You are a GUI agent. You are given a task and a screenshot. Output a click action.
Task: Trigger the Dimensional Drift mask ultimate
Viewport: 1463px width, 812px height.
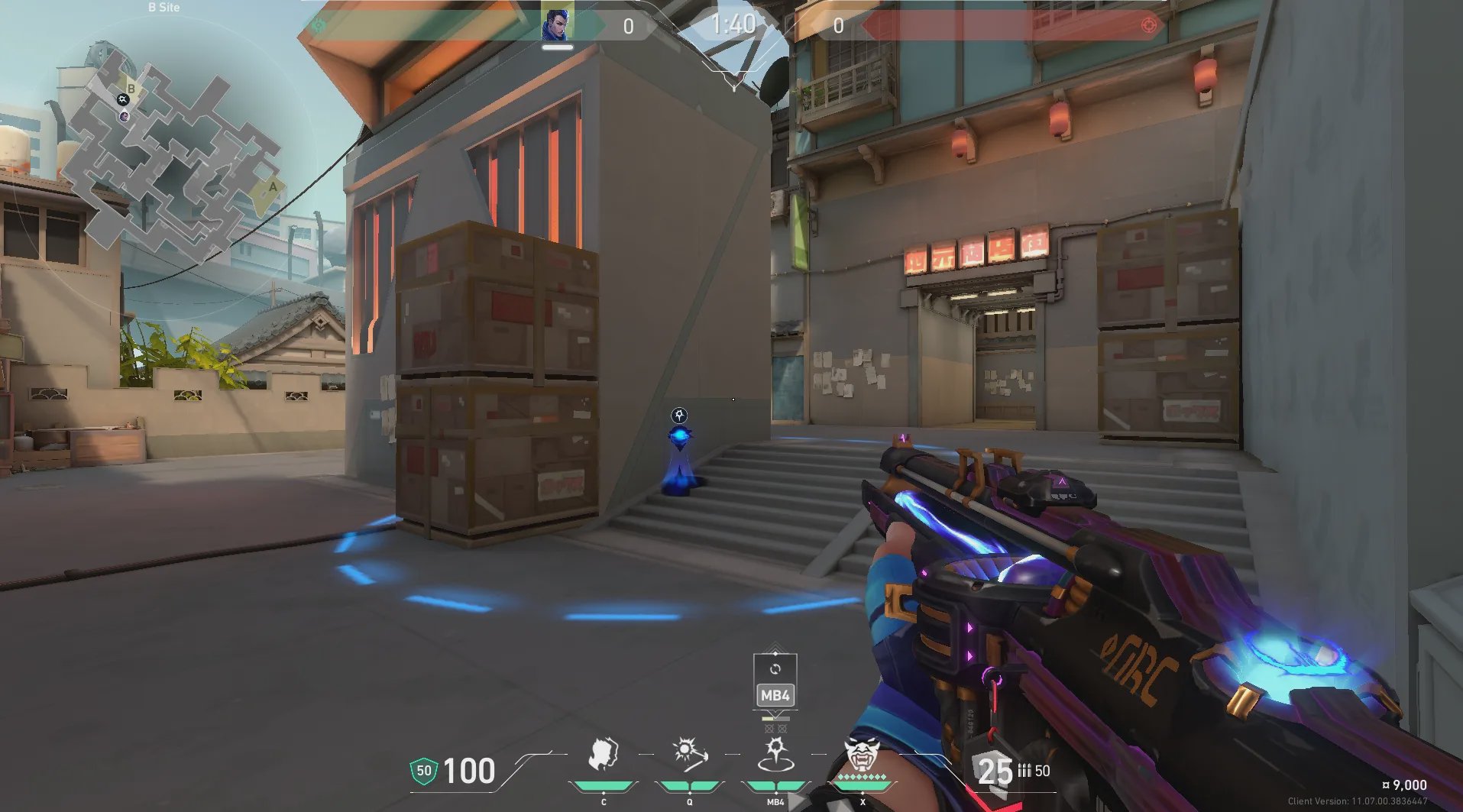[863, 756]
